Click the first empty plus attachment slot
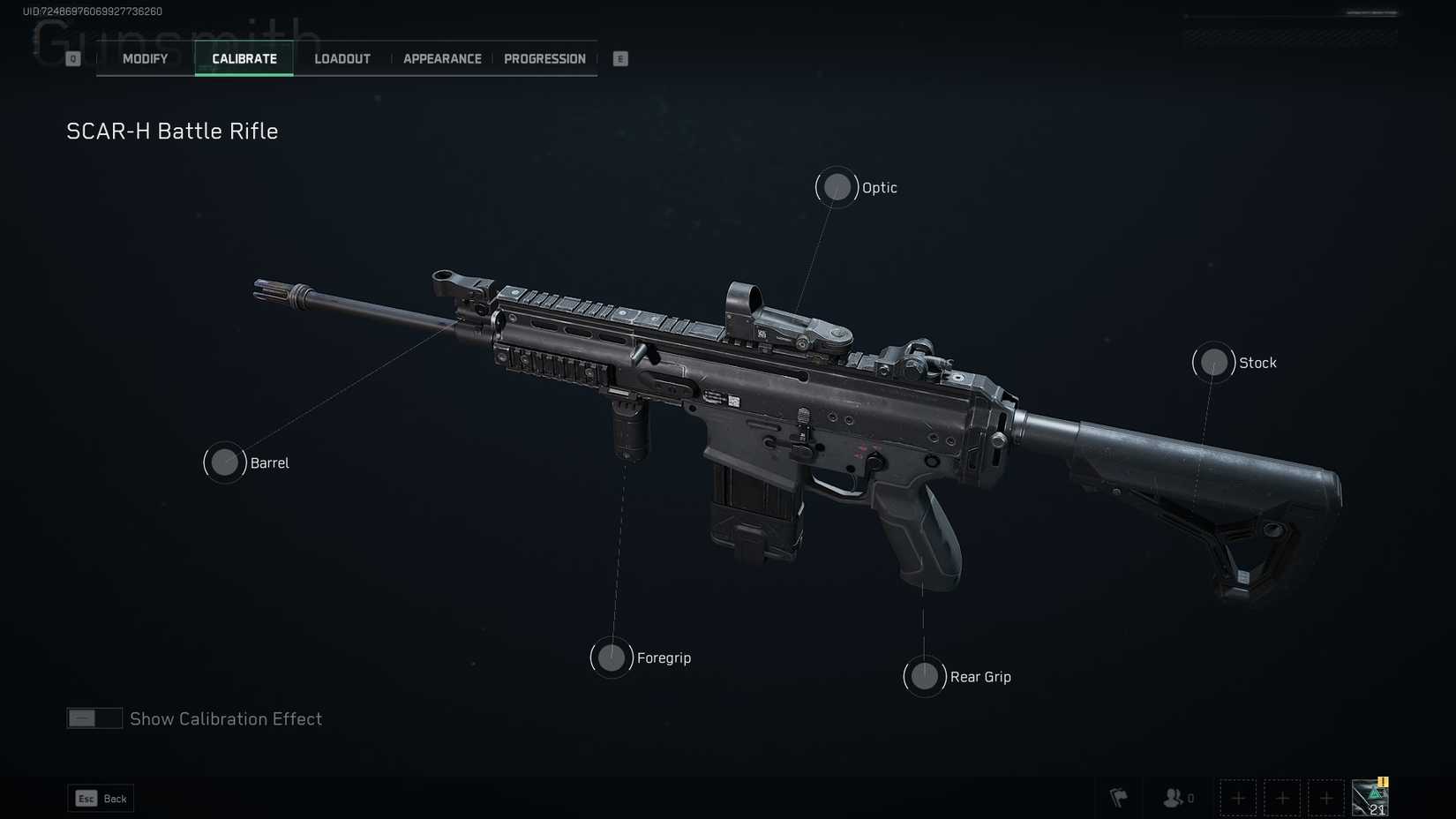 1238,798
